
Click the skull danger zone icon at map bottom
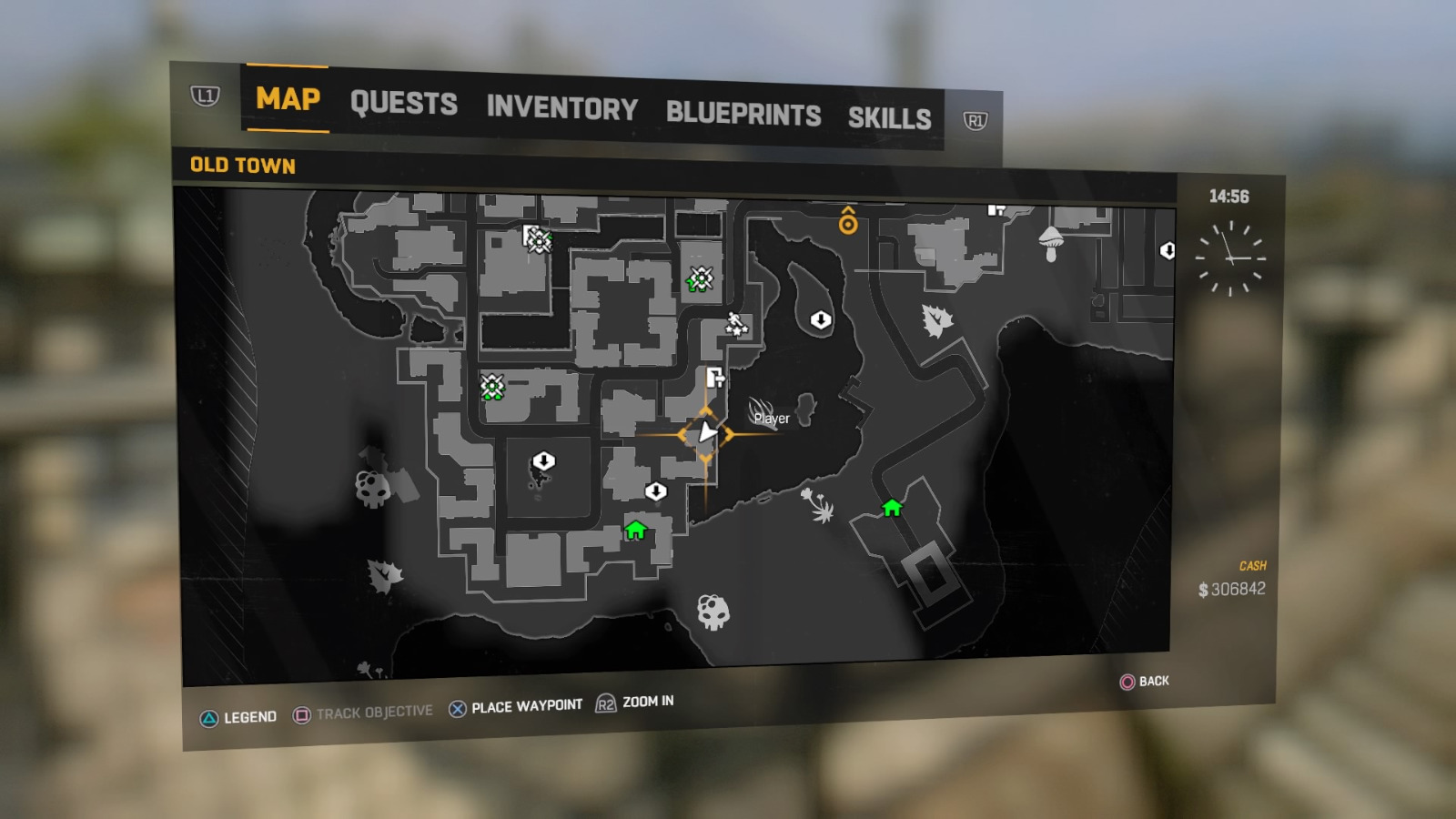[x=714, y=612]
